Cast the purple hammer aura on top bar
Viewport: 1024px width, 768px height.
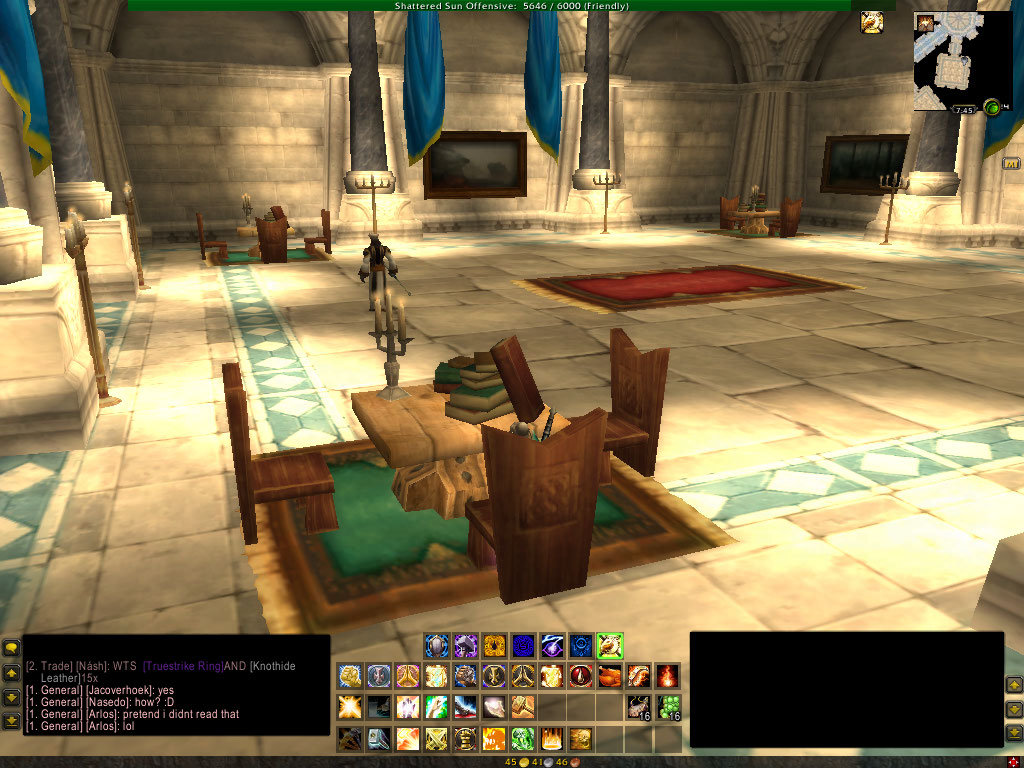click(x=465, y=645)
